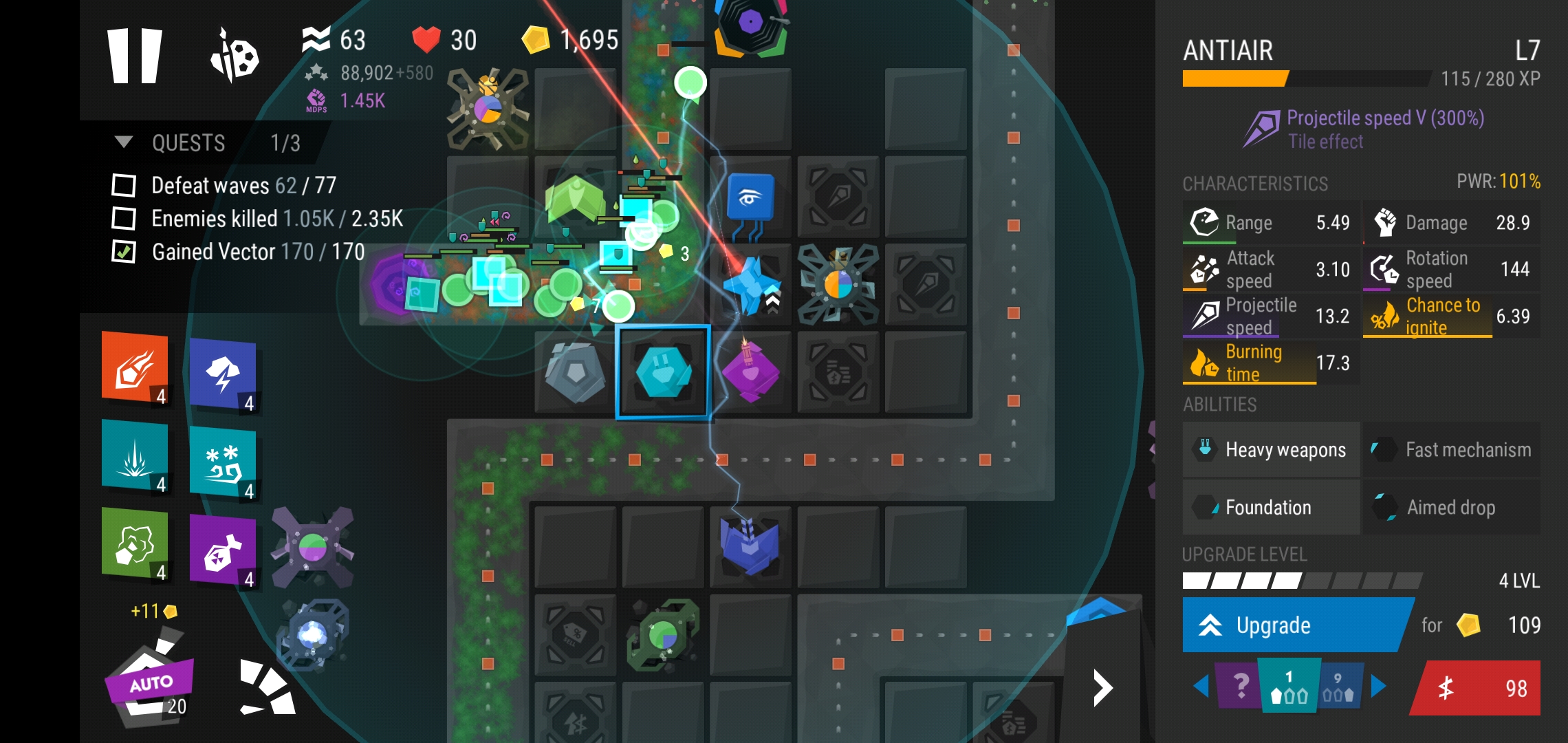Collapse the Quests list

124,142
